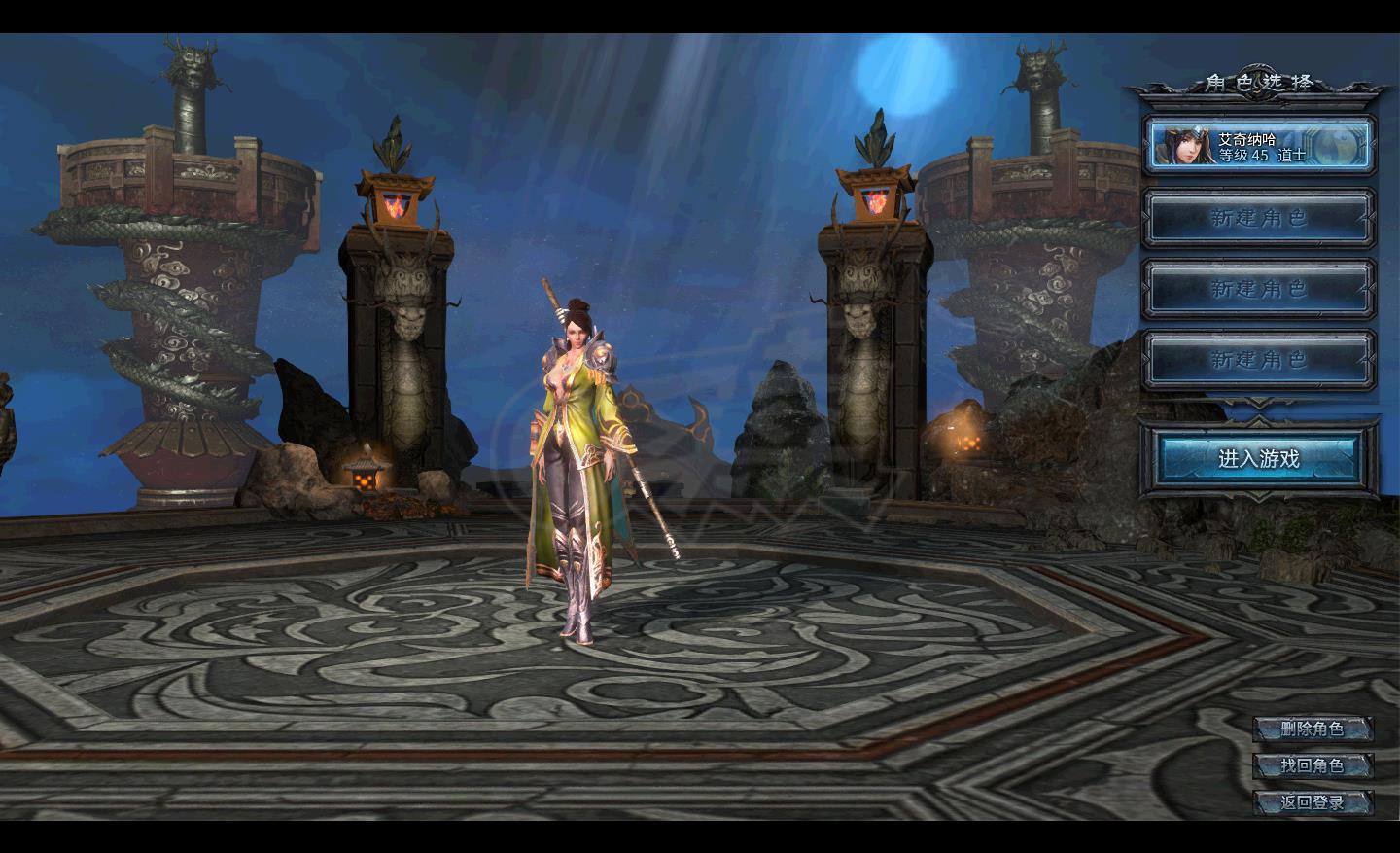
Task: Choose 删除角色 to delete the character
Action: (x=1312, y=729)
